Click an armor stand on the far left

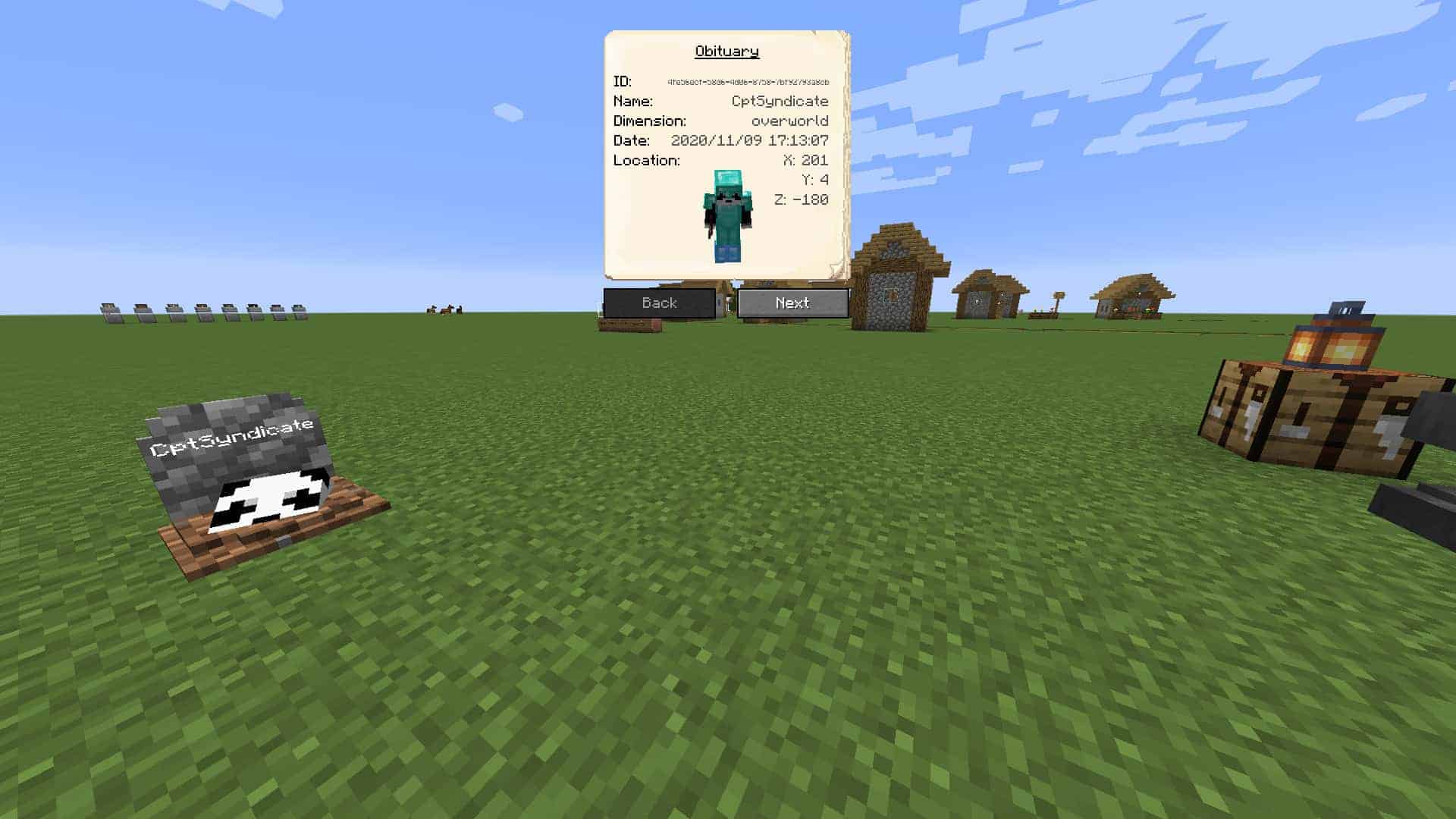pyautogui.click(x=110, y=311)
